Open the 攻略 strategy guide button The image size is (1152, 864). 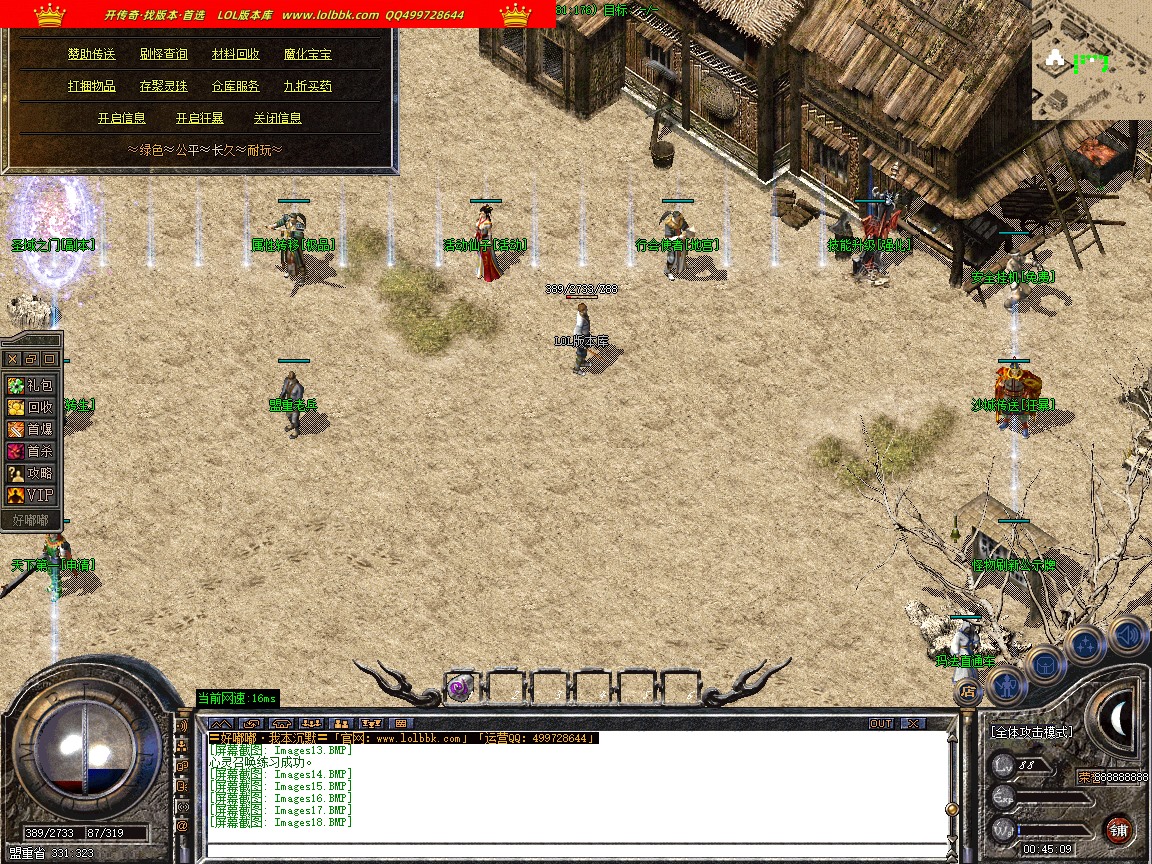(31, 473)
